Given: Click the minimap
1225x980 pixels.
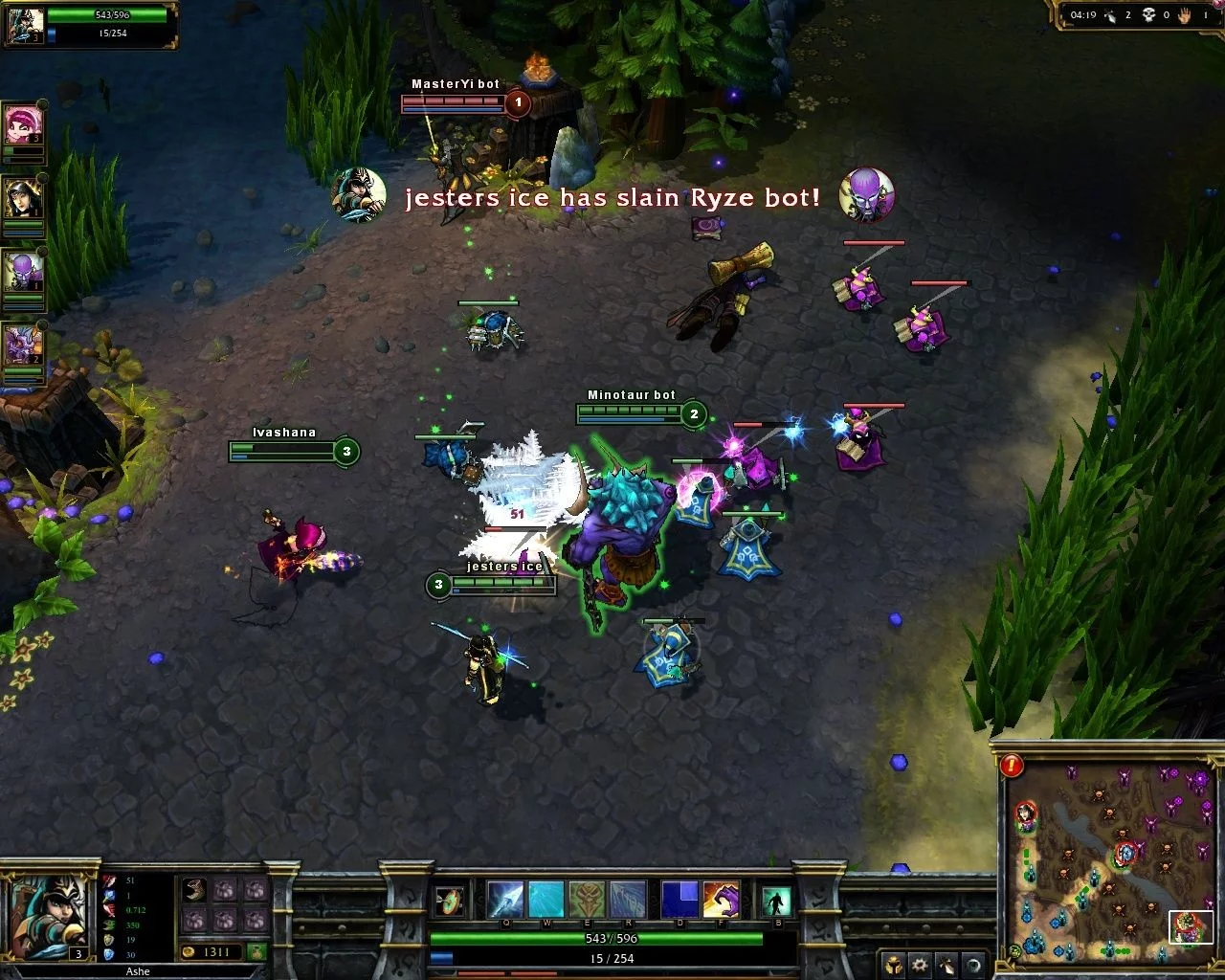Looking at the screenshot, I should point(1105,857).
